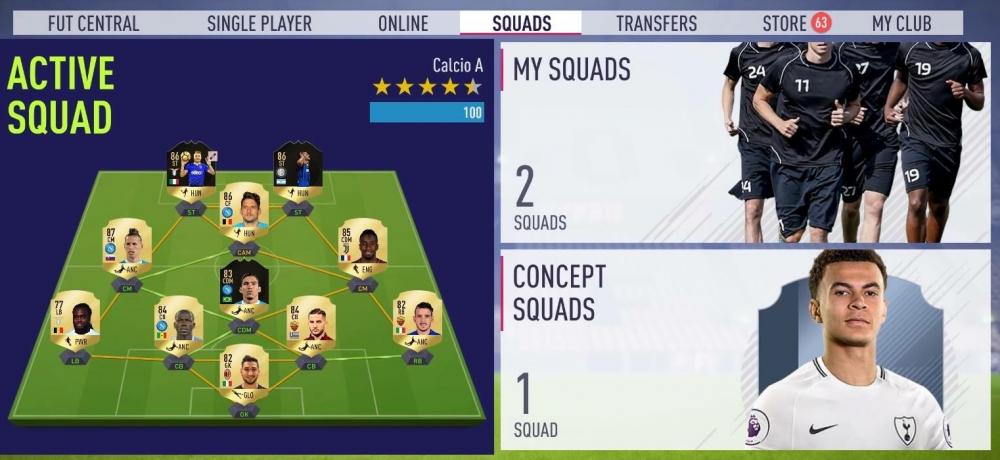Open the Transfers tab
The width and height of the screenshot is (1000, 460).
pyautogui.click(x=656, y=23)
